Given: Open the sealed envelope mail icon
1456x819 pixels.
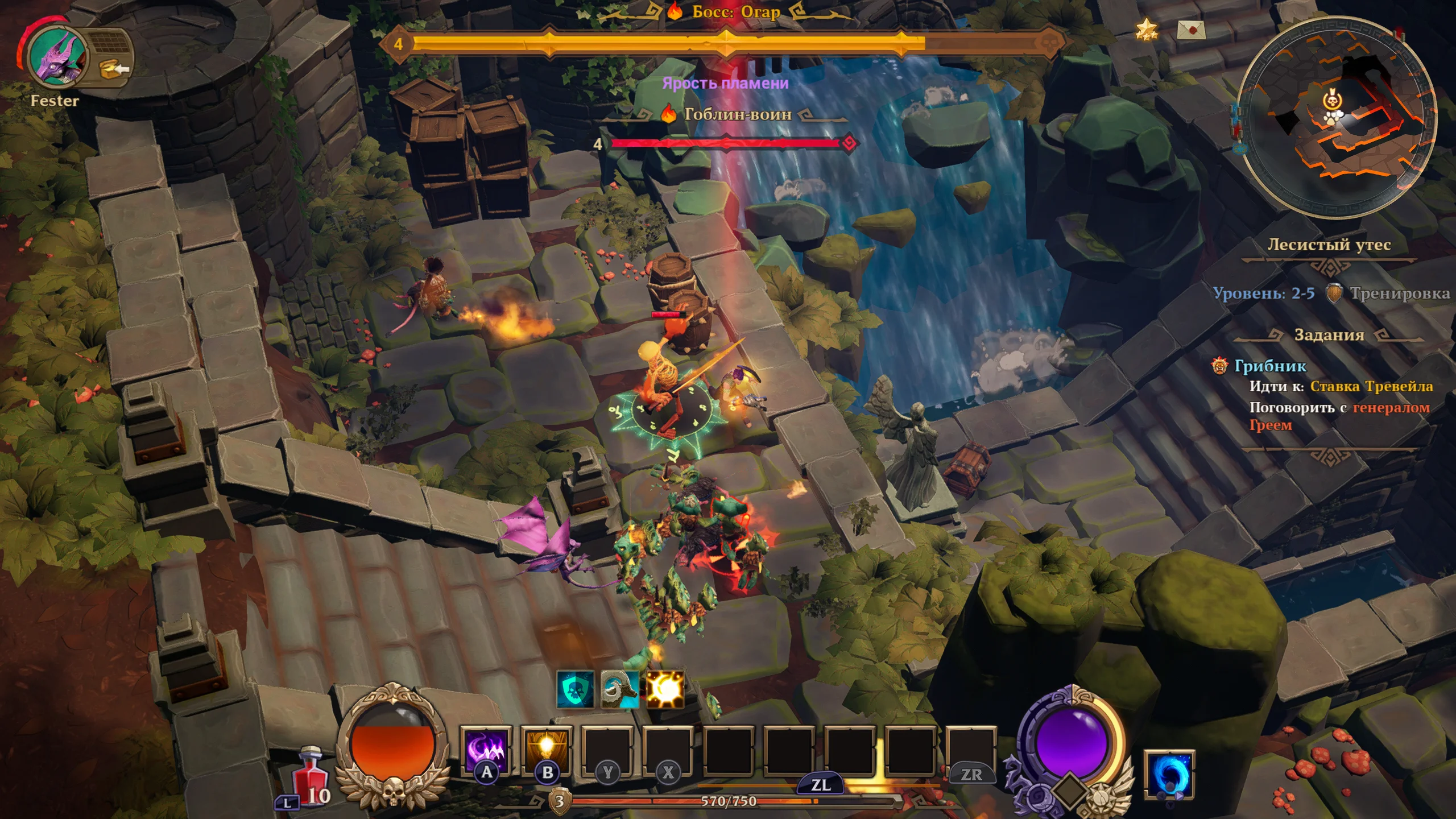Looking at the screenshot, I should click(x=1191, y=29).
